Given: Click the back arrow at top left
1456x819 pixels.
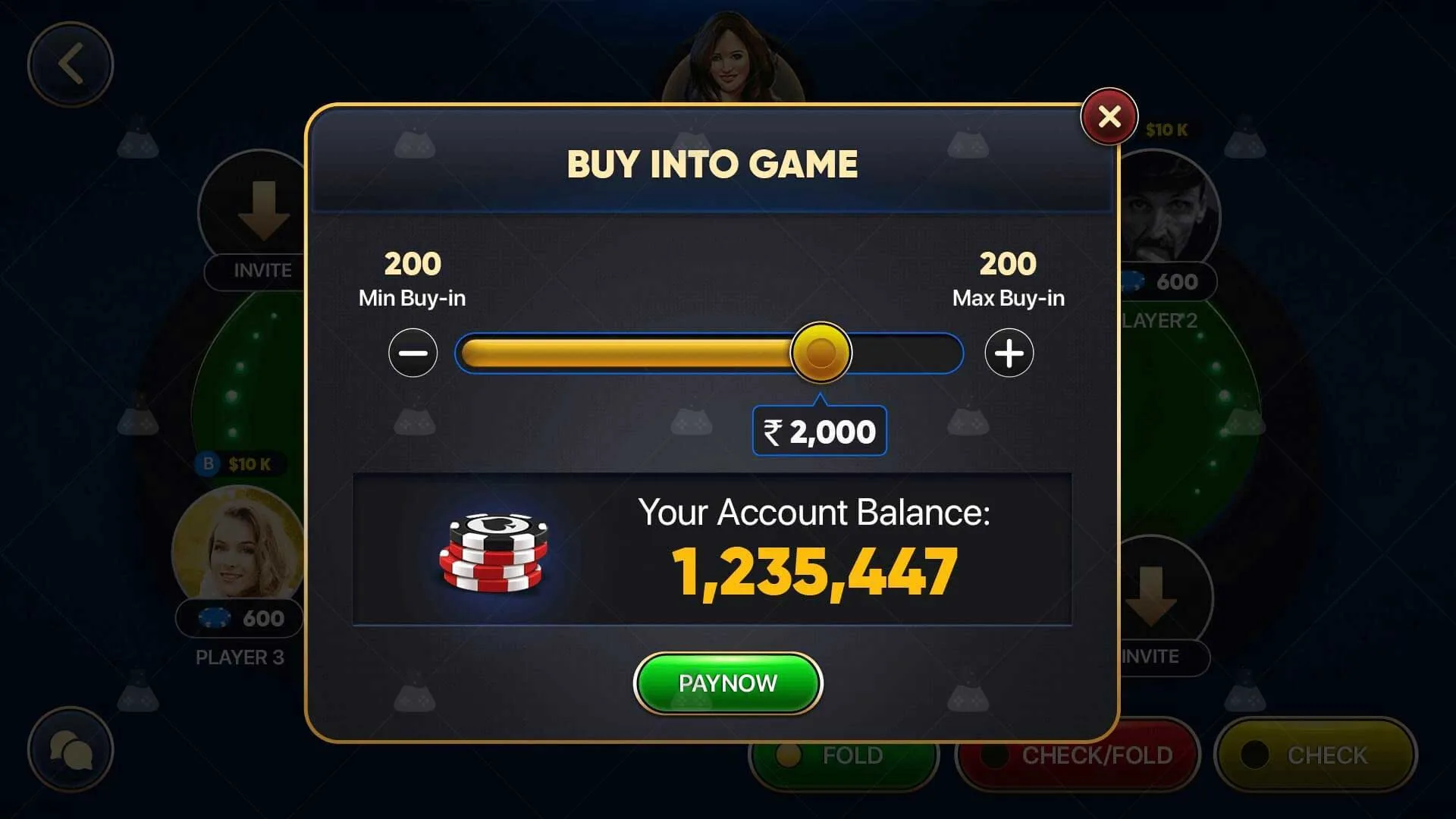Looking at the screenshot, I should click(x=72, y=64).
